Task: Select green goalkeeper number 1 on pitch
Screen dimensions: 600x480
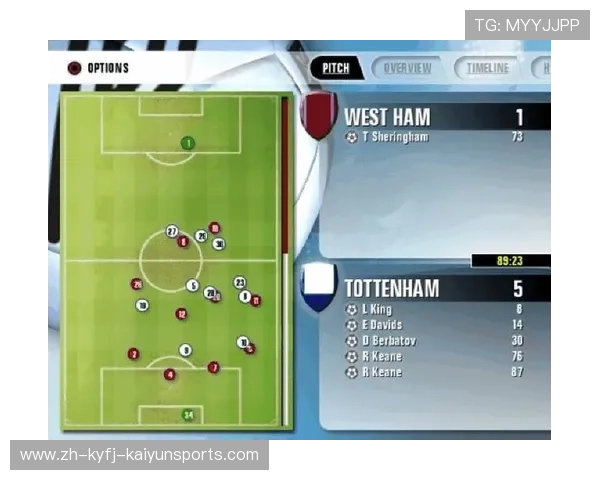Action: [187, 143]
